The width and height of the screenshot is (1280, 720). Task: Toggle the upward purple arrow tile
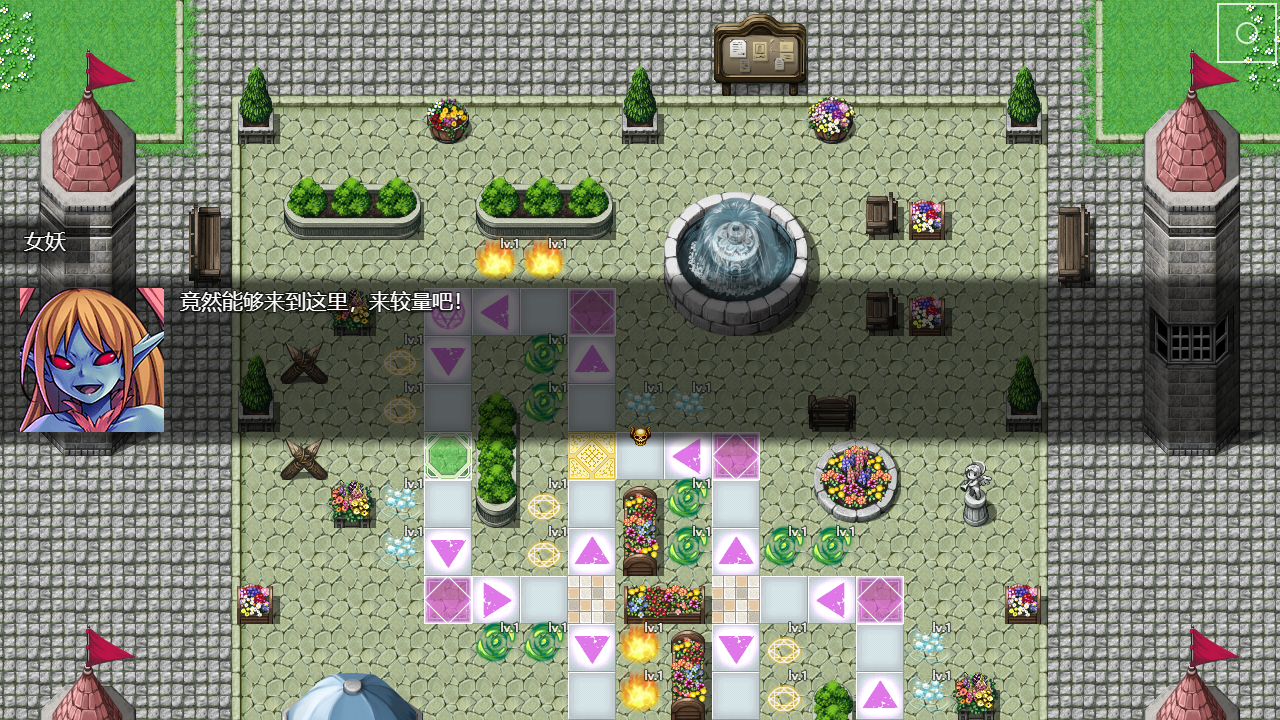click(x=592, y=360)
